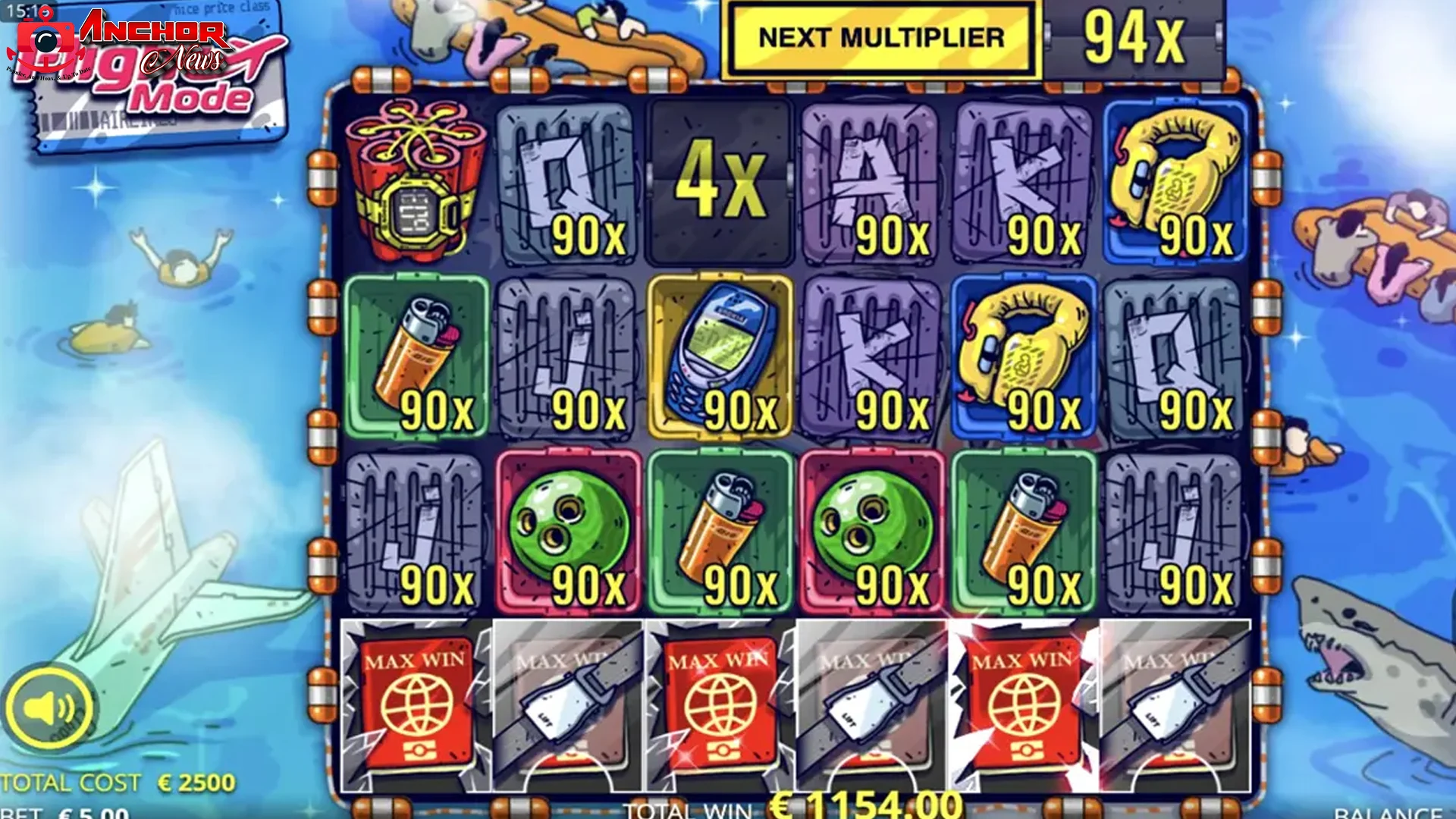Click the red MAX WIN passport icon
This screenshot has height=819, width=1456.
[413, 705]
